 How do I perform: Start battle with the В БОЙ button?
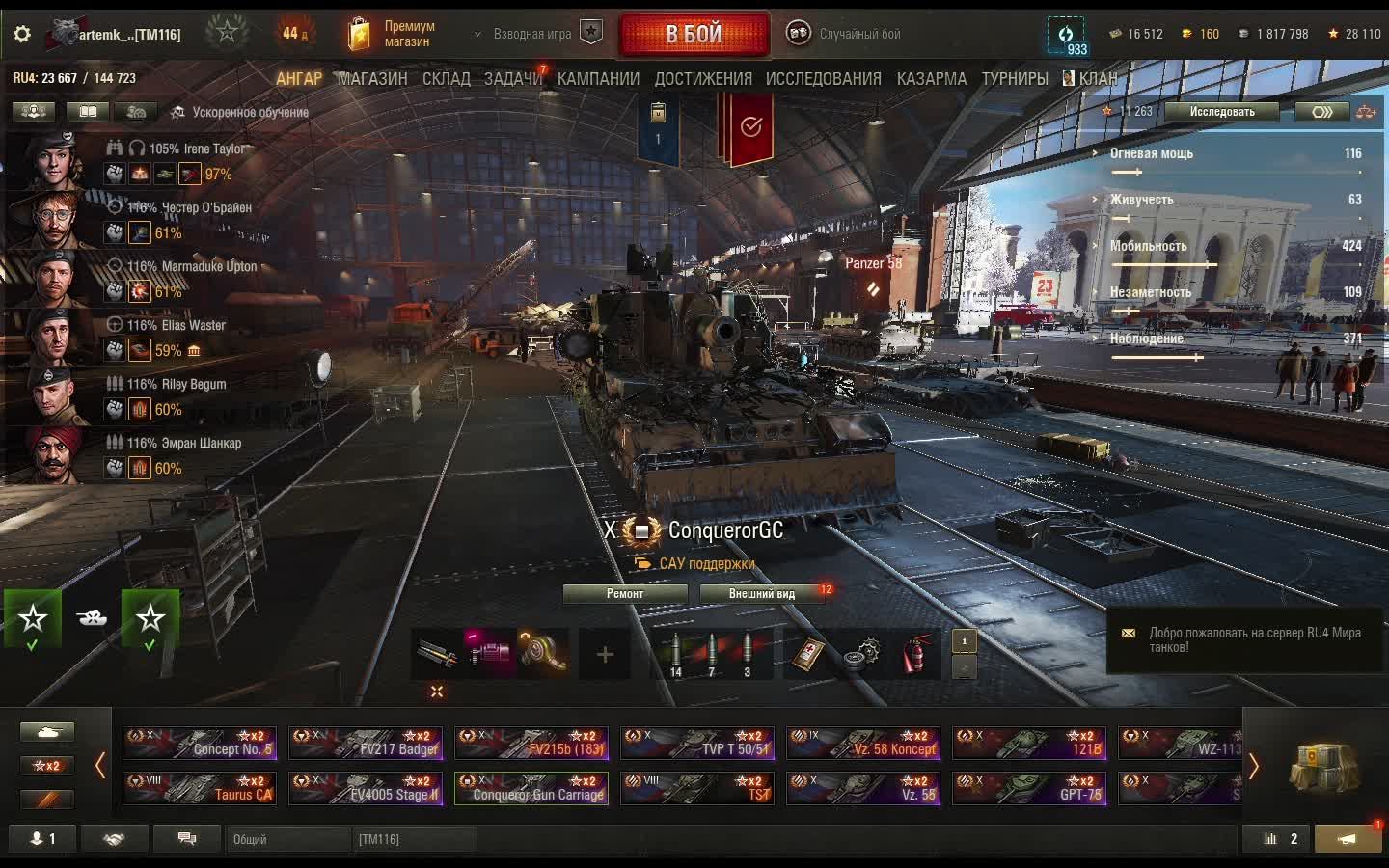pyautogui.click(x=694, y=35)
